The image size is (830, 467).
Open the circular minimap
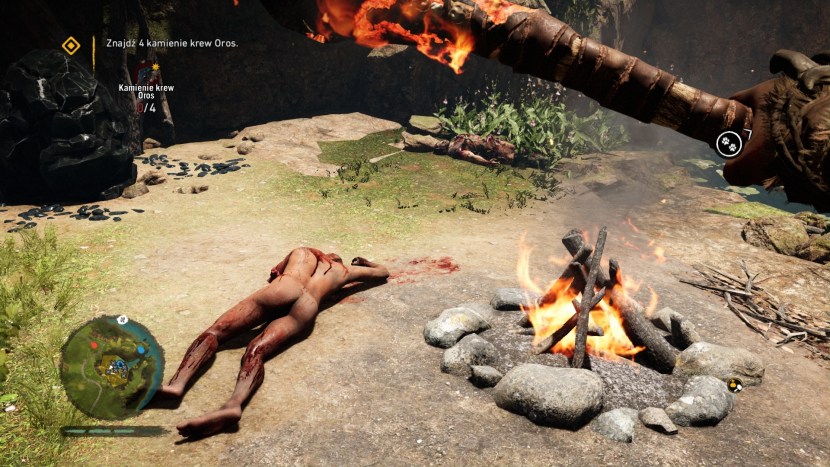pyautogui.click(x=112, y=367)
